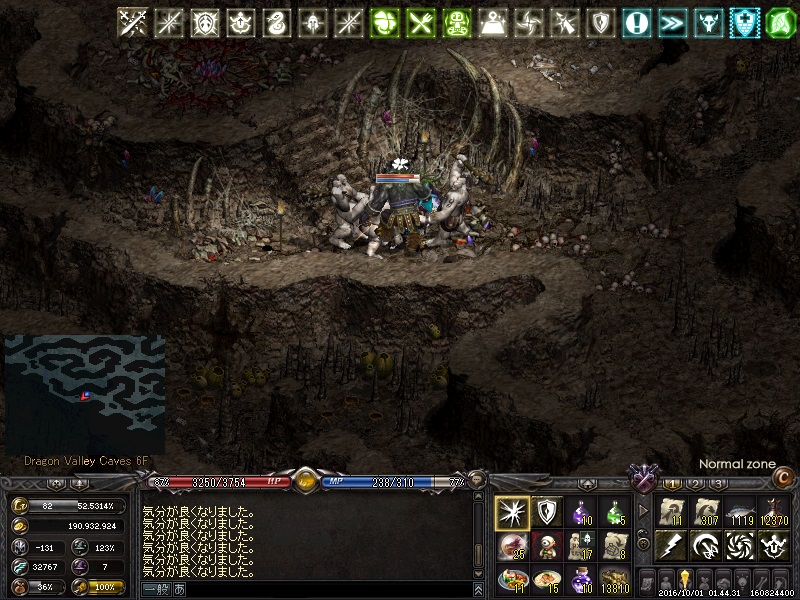
Task: Switch to hotbar page 2
Action: click(x=696, y=484)
